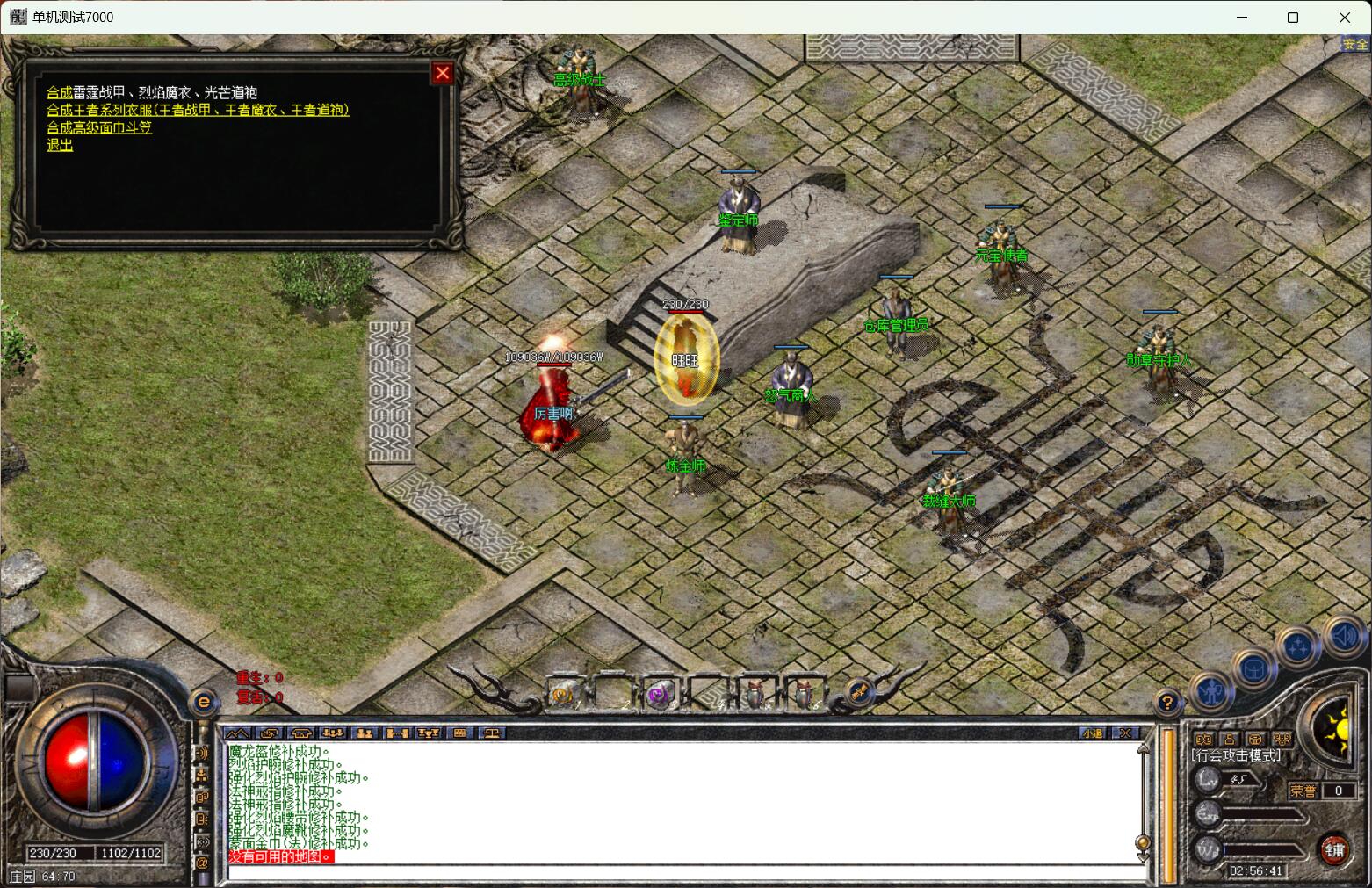Click the 小退 logout button
Viewport: 1372px width, 888px height.
[1094, 733]
